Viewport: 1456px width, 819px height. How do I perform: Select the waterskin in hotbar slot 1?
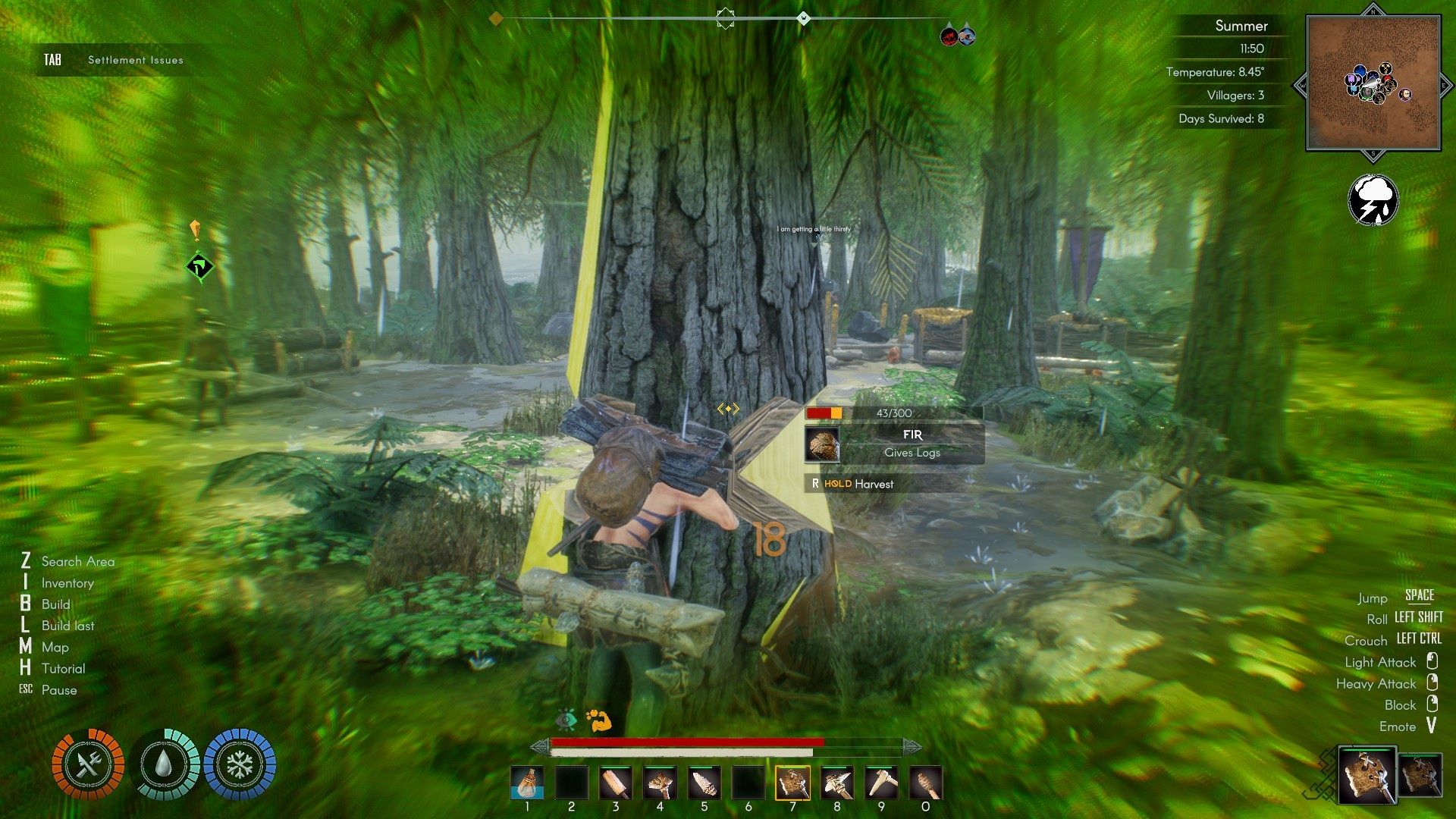(527, 783)
